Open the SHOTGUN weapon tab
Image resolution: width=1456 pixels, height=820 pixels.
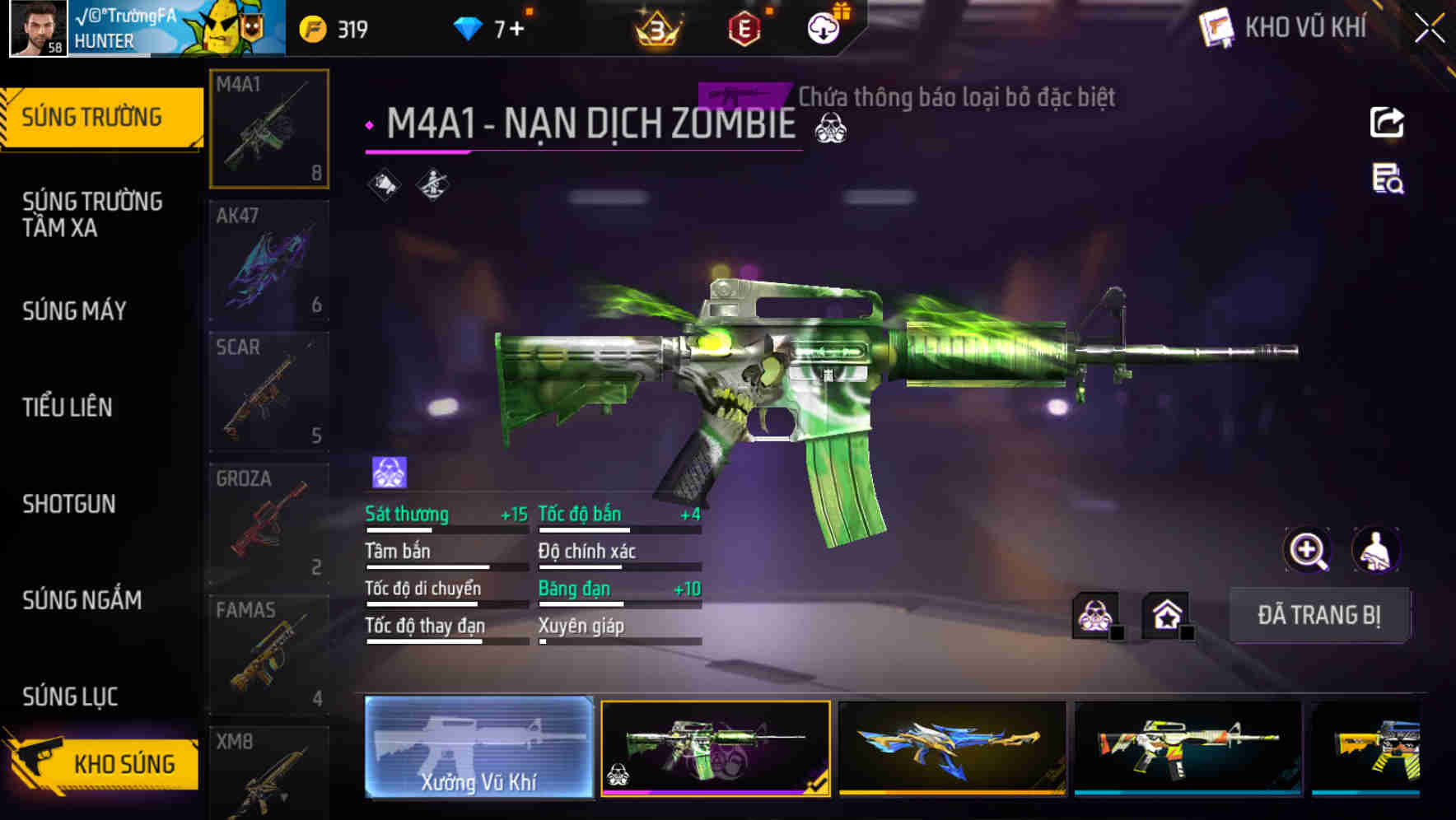tap(70, 503)
